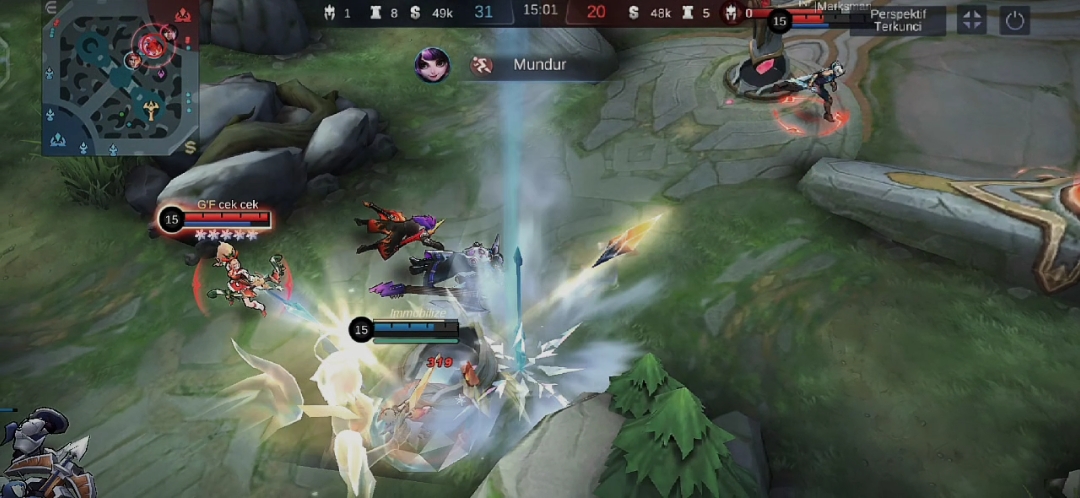Select the "Mundur" quick chat message
This screenshot has height=498, width=1080.
coord(539,66)
